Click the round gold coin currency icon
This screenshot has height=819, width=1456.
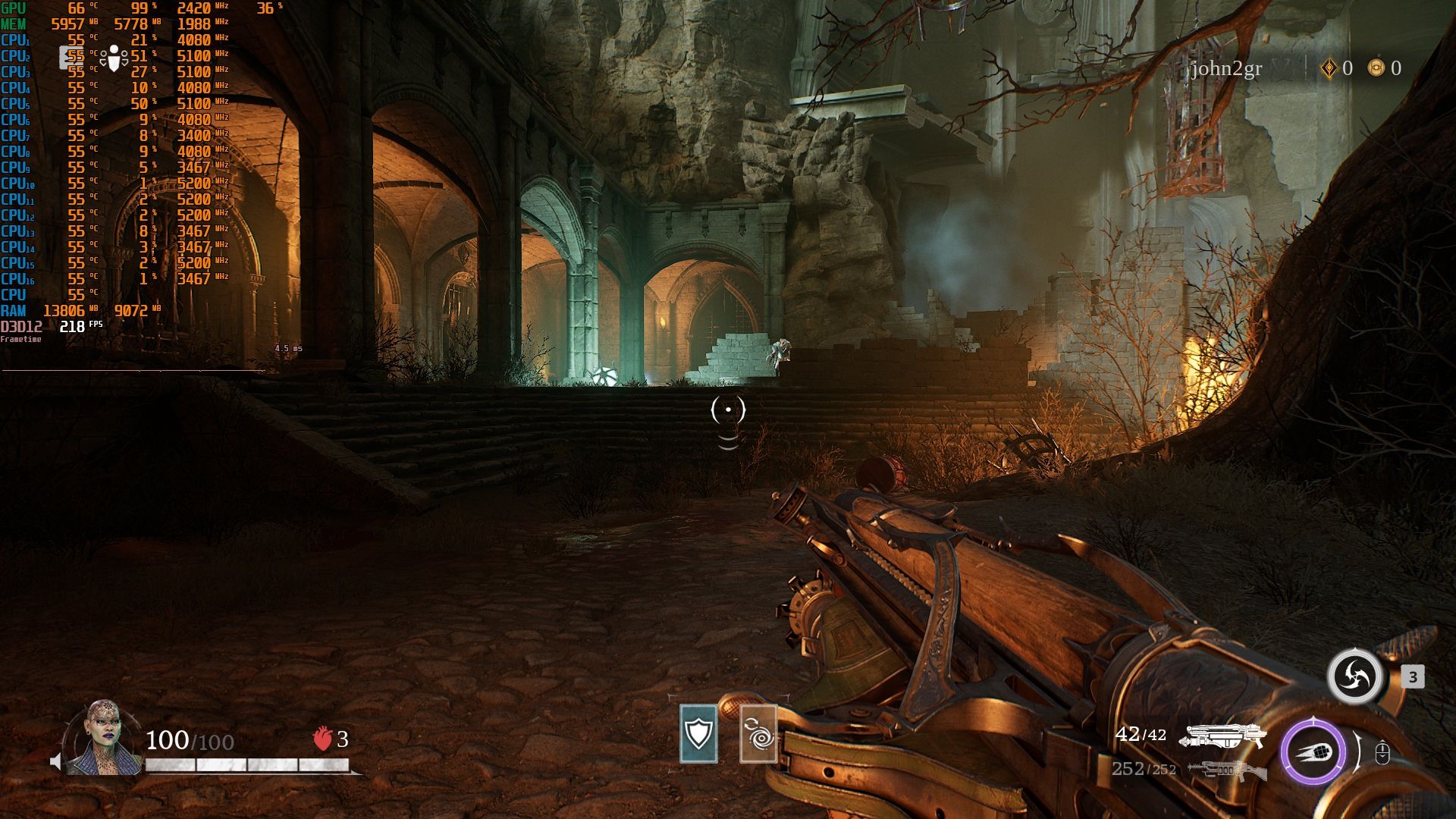click(x=1376, y=68)
